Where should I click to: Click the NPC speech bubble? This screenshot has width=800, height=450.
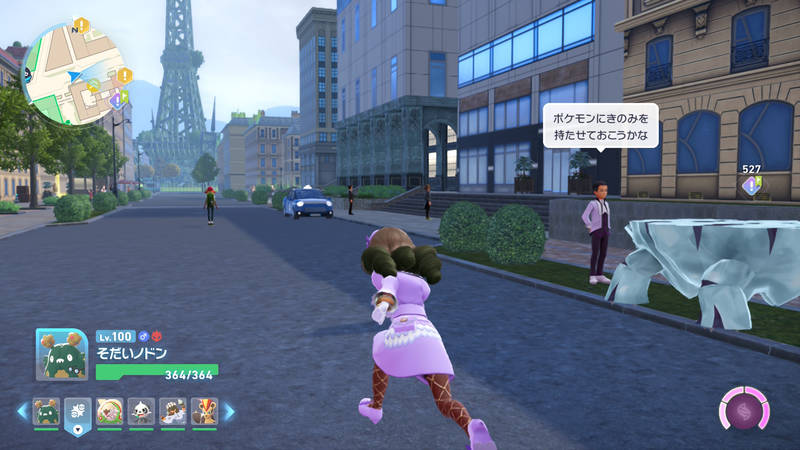(600, 125)
